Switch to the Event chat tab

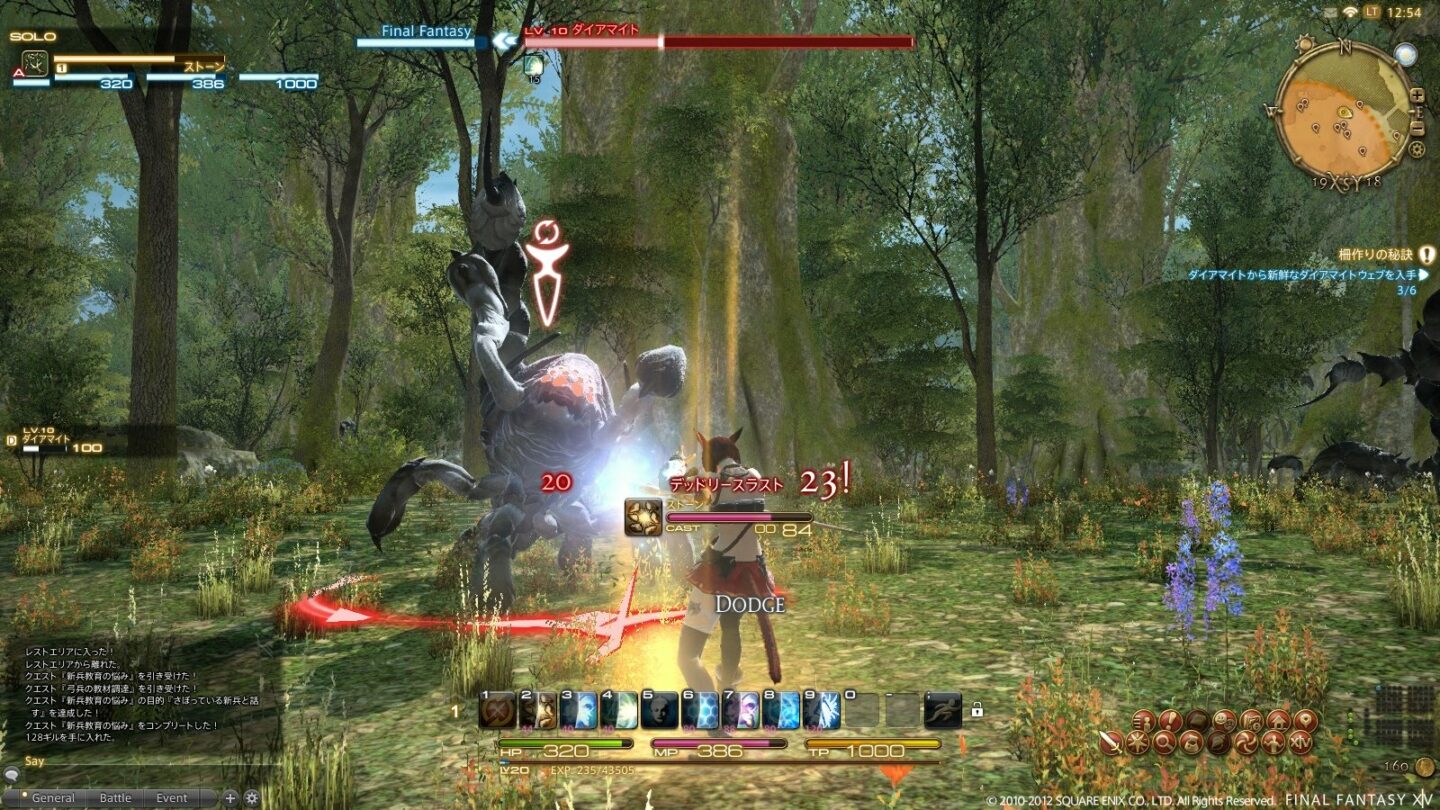(171, 797)
